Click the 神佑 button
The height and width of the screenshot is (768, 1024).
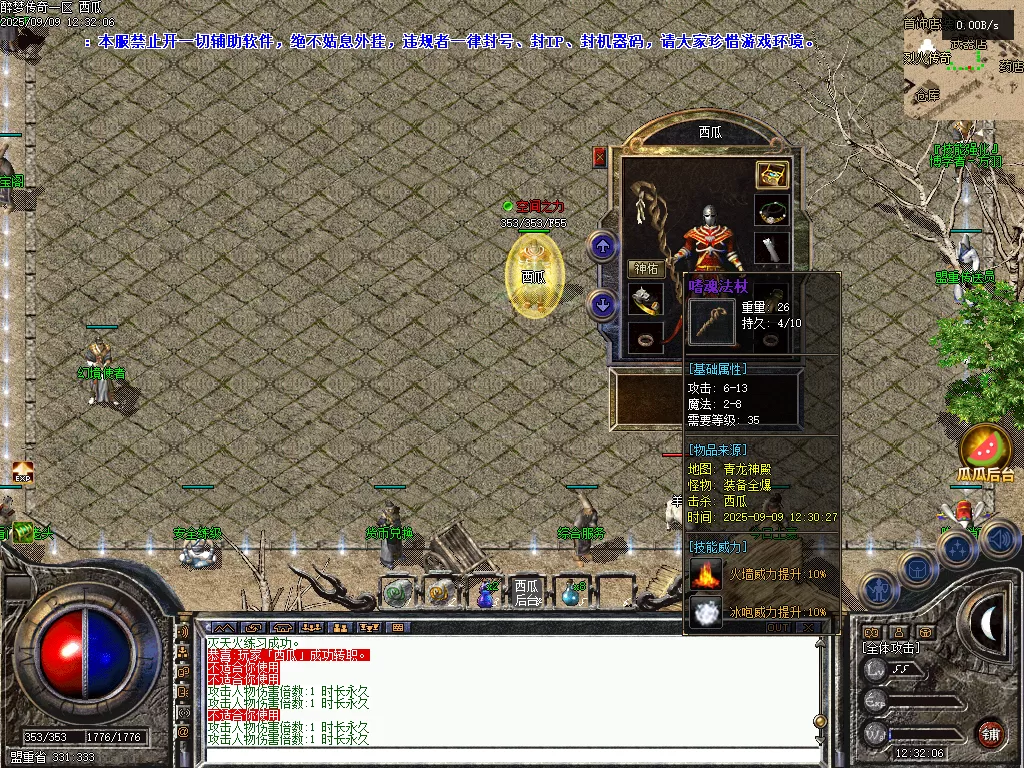point(646,268)
